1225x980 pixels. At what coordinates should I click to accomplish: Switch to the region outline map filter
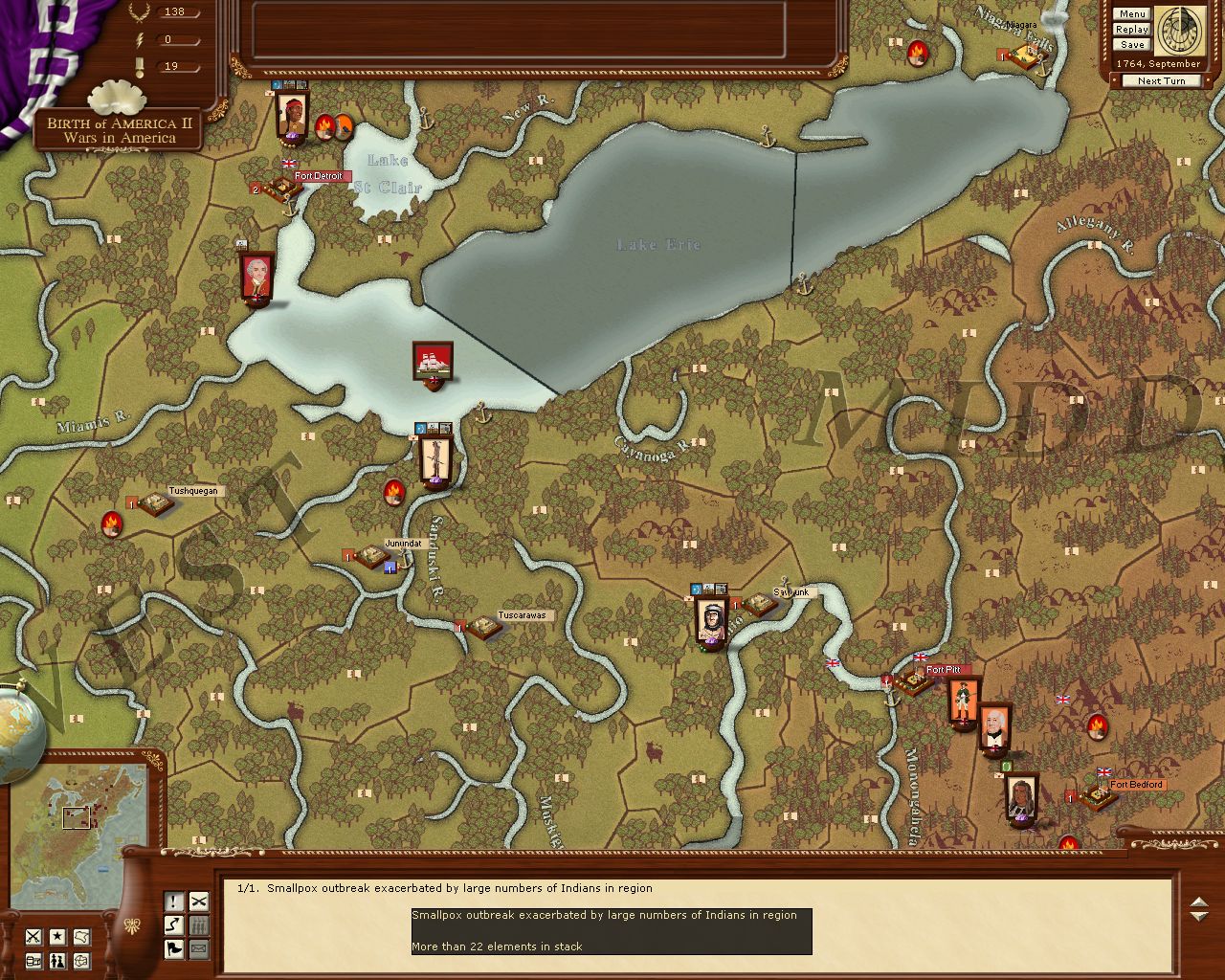[x=82, y=937]
